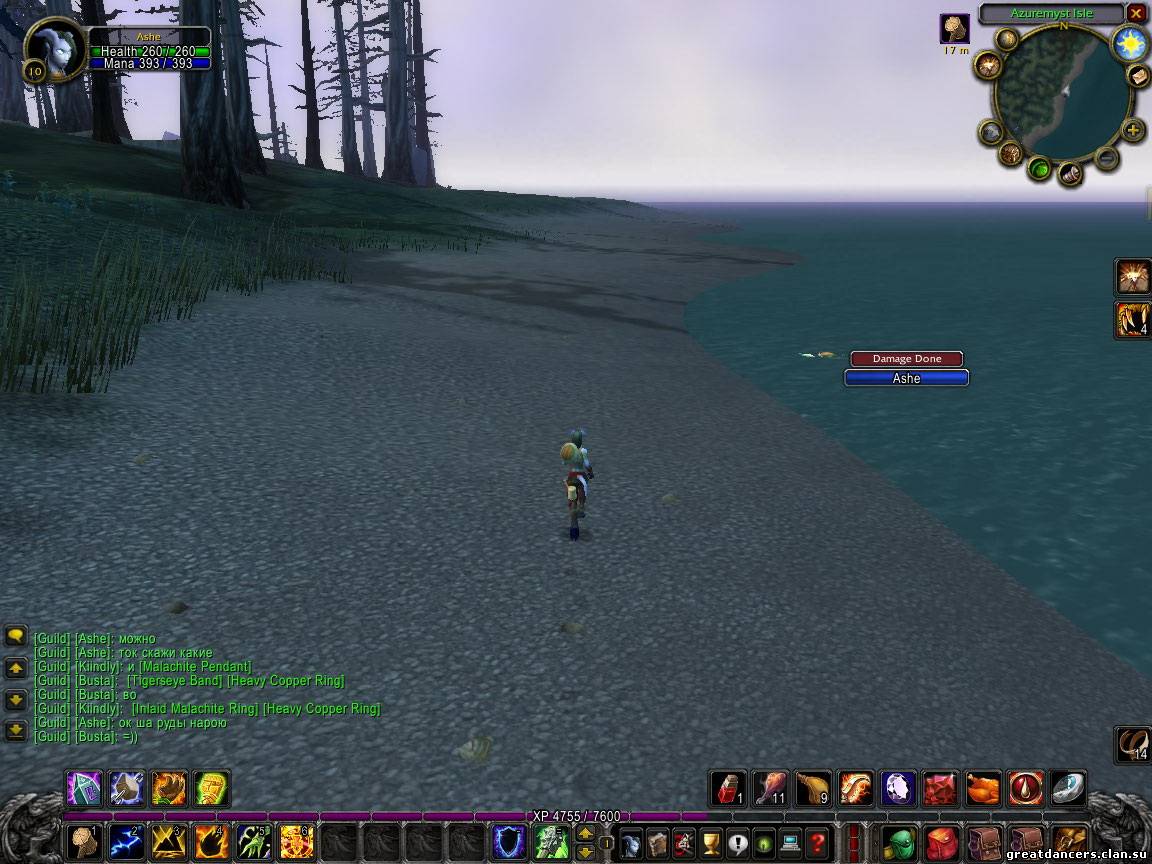Image resolution: width=1152 pixels, height=864 pixels.
Task: Open the red bag slot
Action: [x=942, y=841]
